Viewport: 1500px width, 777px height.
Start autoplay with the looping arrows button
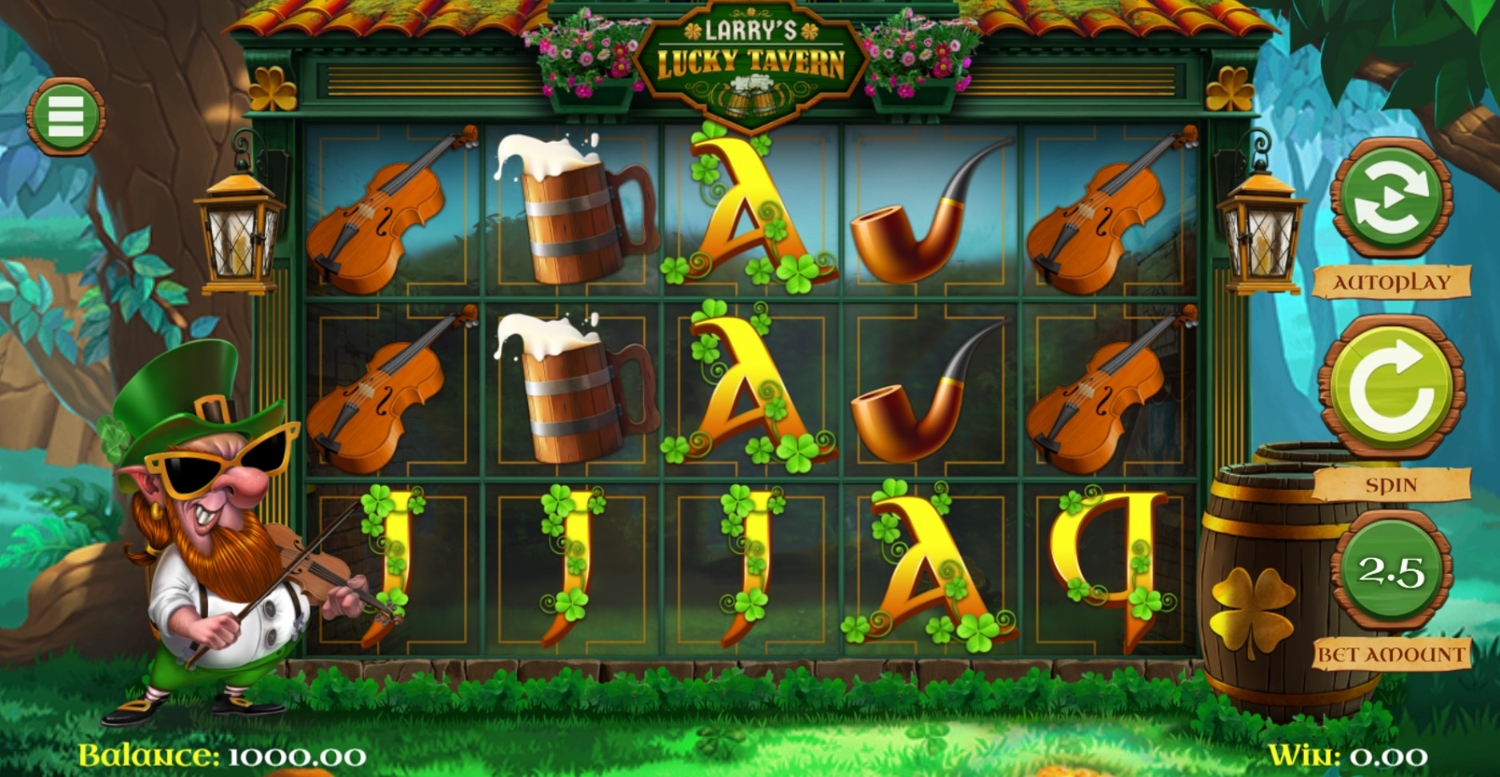click(x=1392, y=198)
